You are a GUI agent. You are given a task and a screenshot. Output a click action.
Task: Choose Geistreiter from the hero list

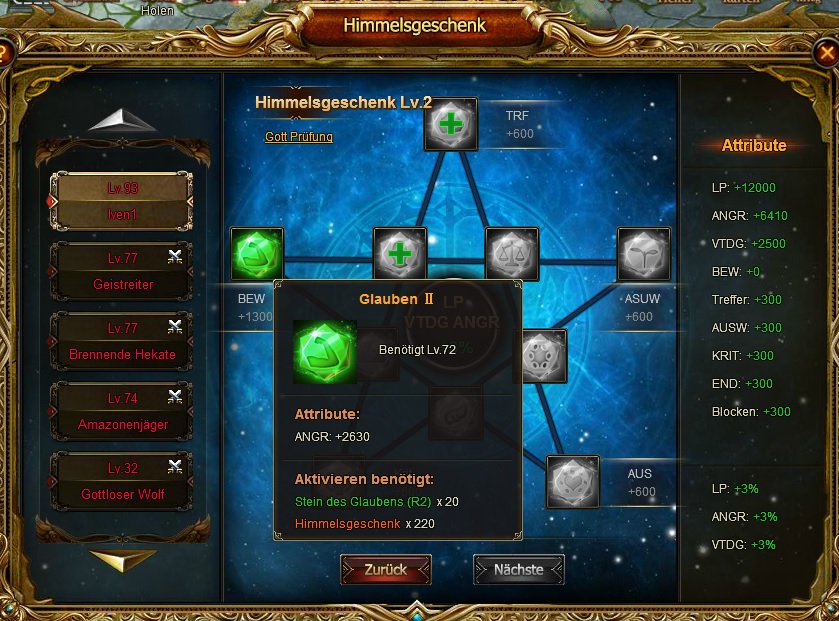pyautogui.click(x=123, y=271)
